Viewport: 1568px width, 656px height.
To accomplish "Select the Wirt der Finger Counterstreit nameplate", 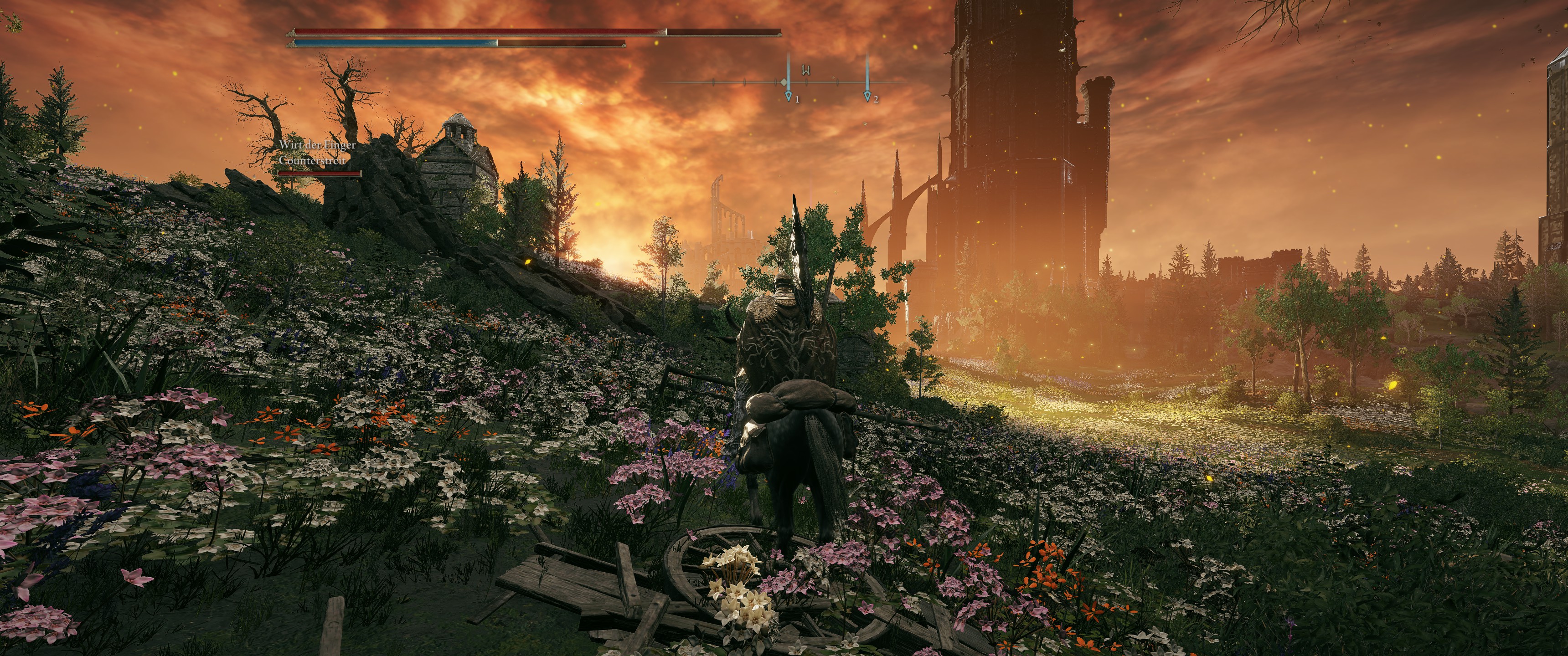I will click(317, 153).
